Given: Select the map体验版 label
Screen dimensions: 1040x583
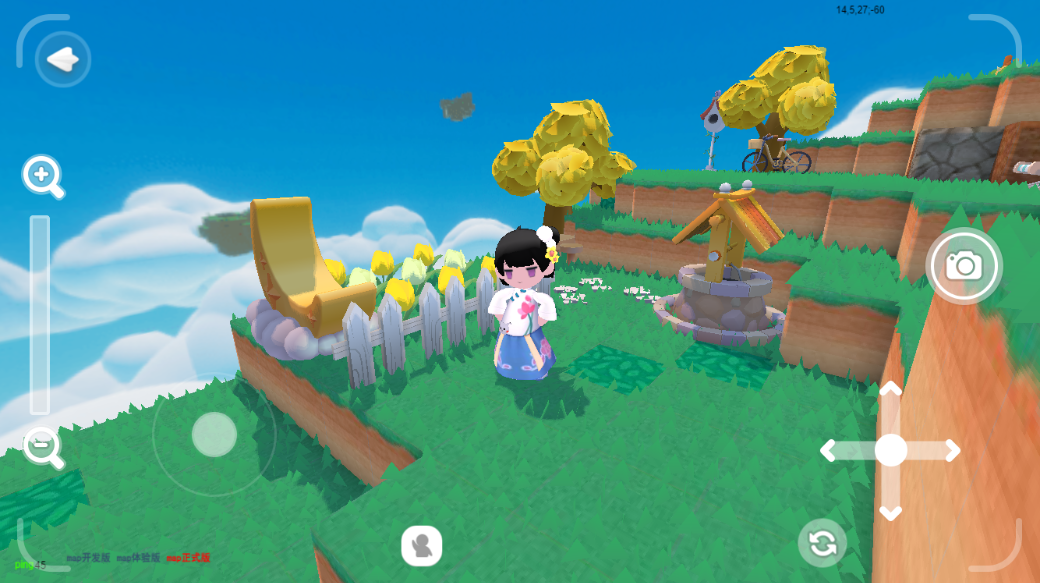Looking at the screenshot, I should coord(138,558).
